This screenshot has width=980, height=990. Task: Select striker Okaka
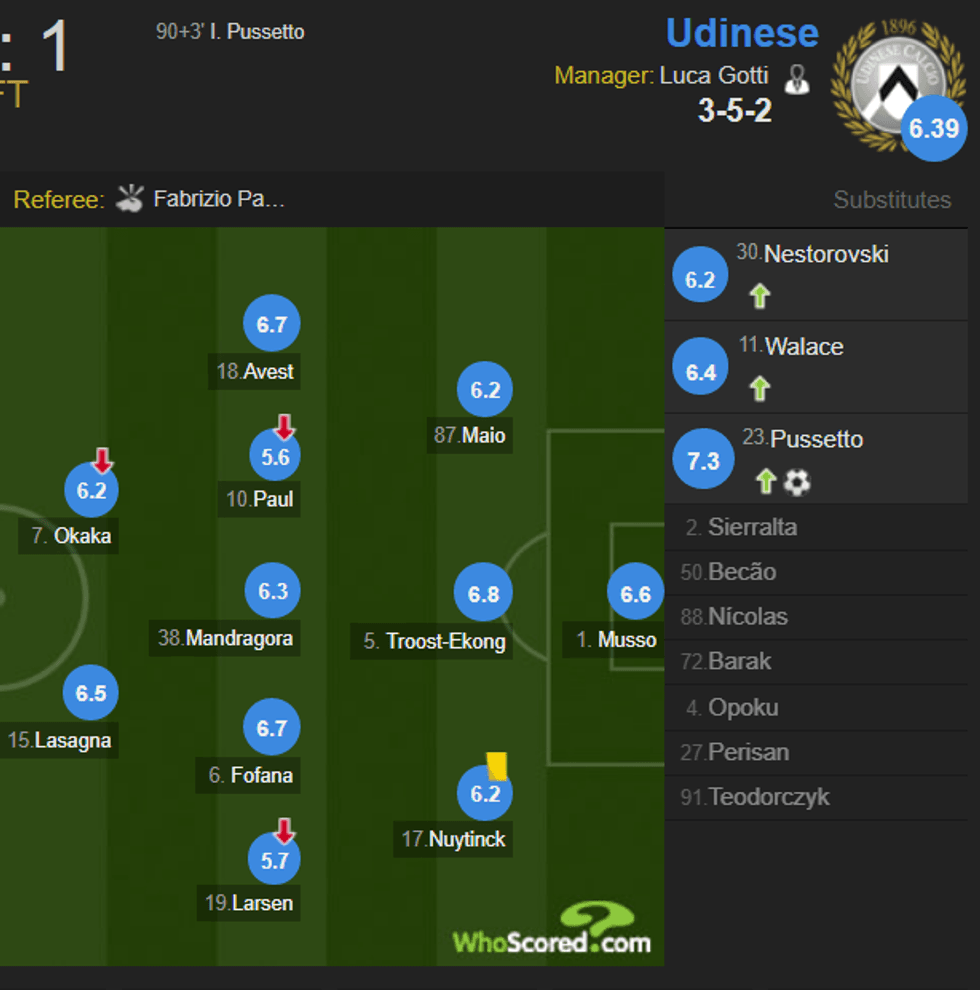click(91, 491)
